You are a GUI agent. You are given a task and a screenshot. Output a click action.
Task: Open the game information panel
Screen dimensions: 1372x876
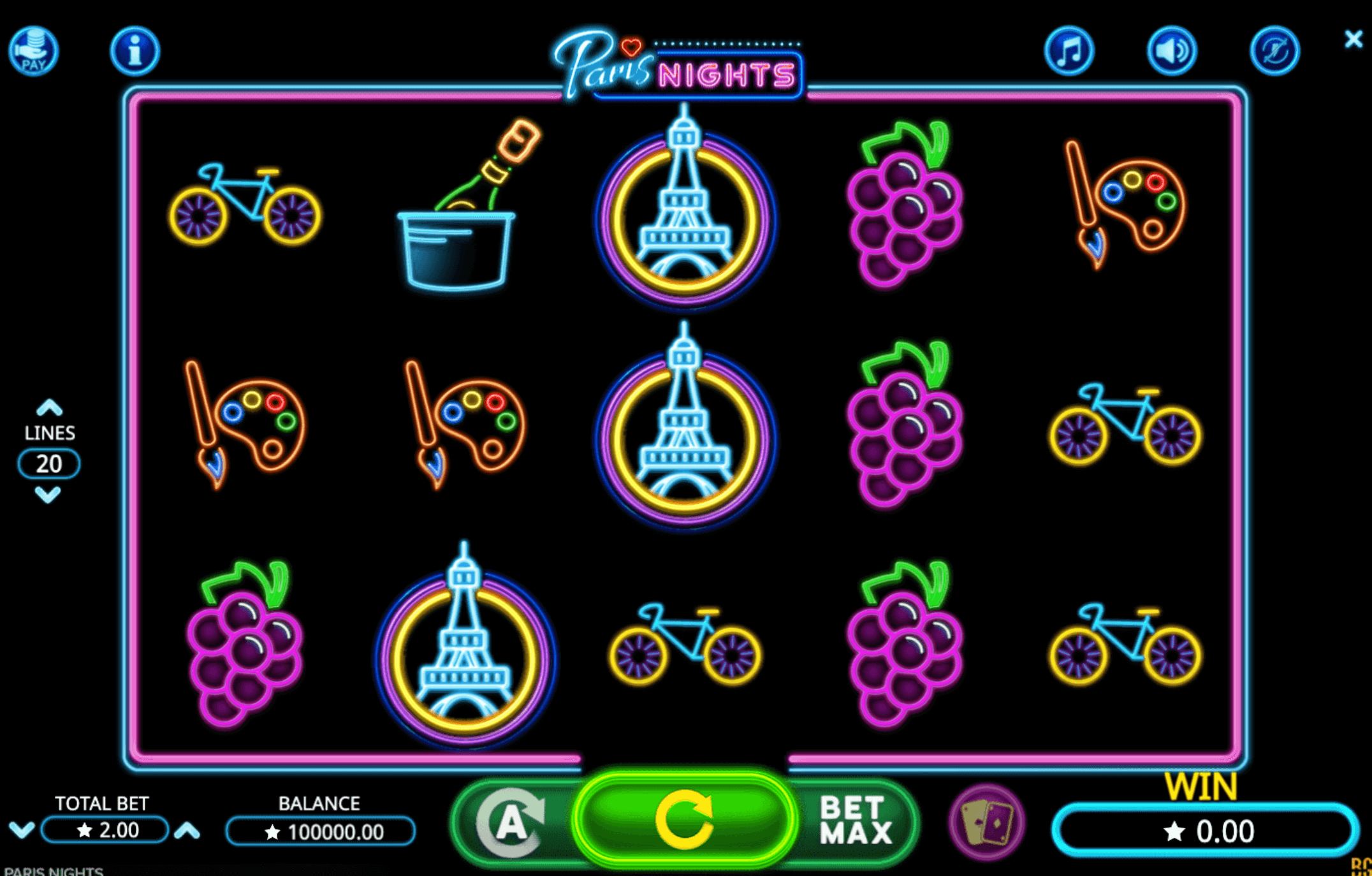134,50
